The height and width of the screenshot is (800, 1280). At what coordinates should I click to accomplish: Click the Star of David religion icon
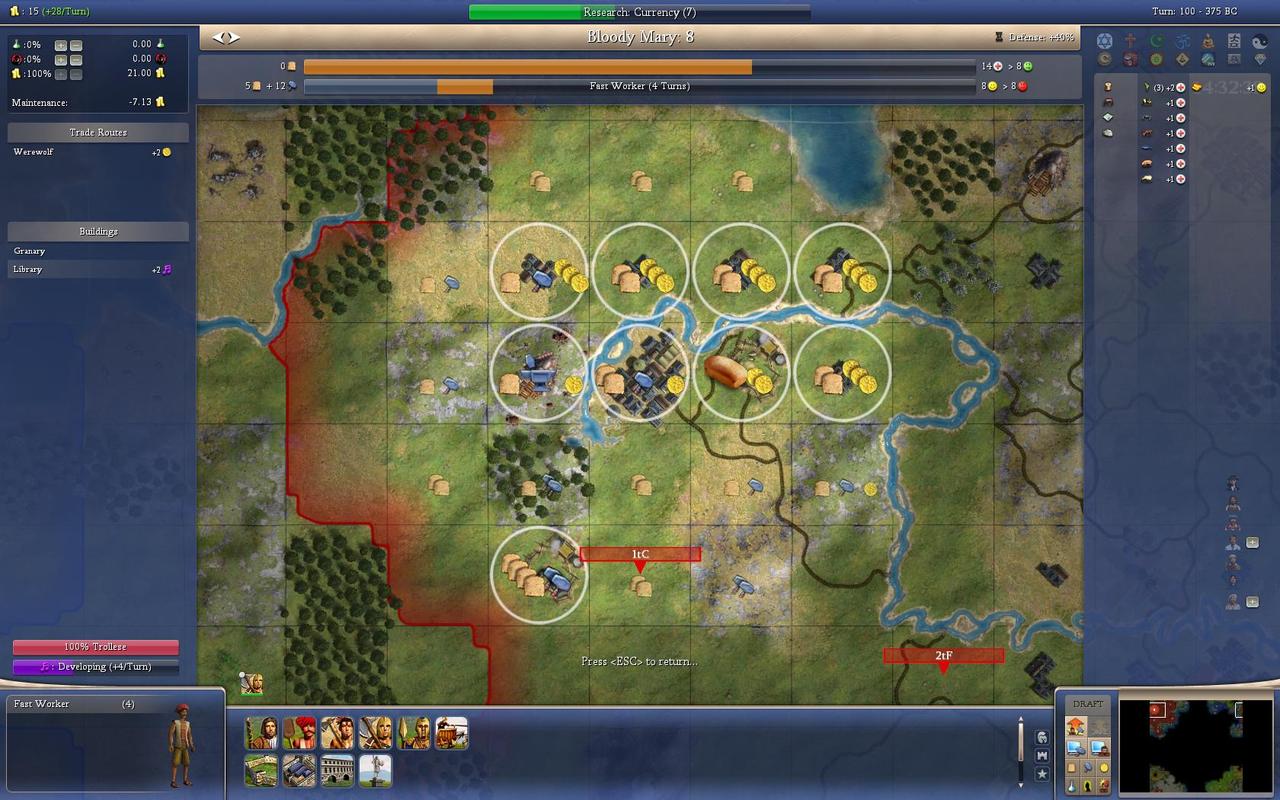coord(1105,41)
